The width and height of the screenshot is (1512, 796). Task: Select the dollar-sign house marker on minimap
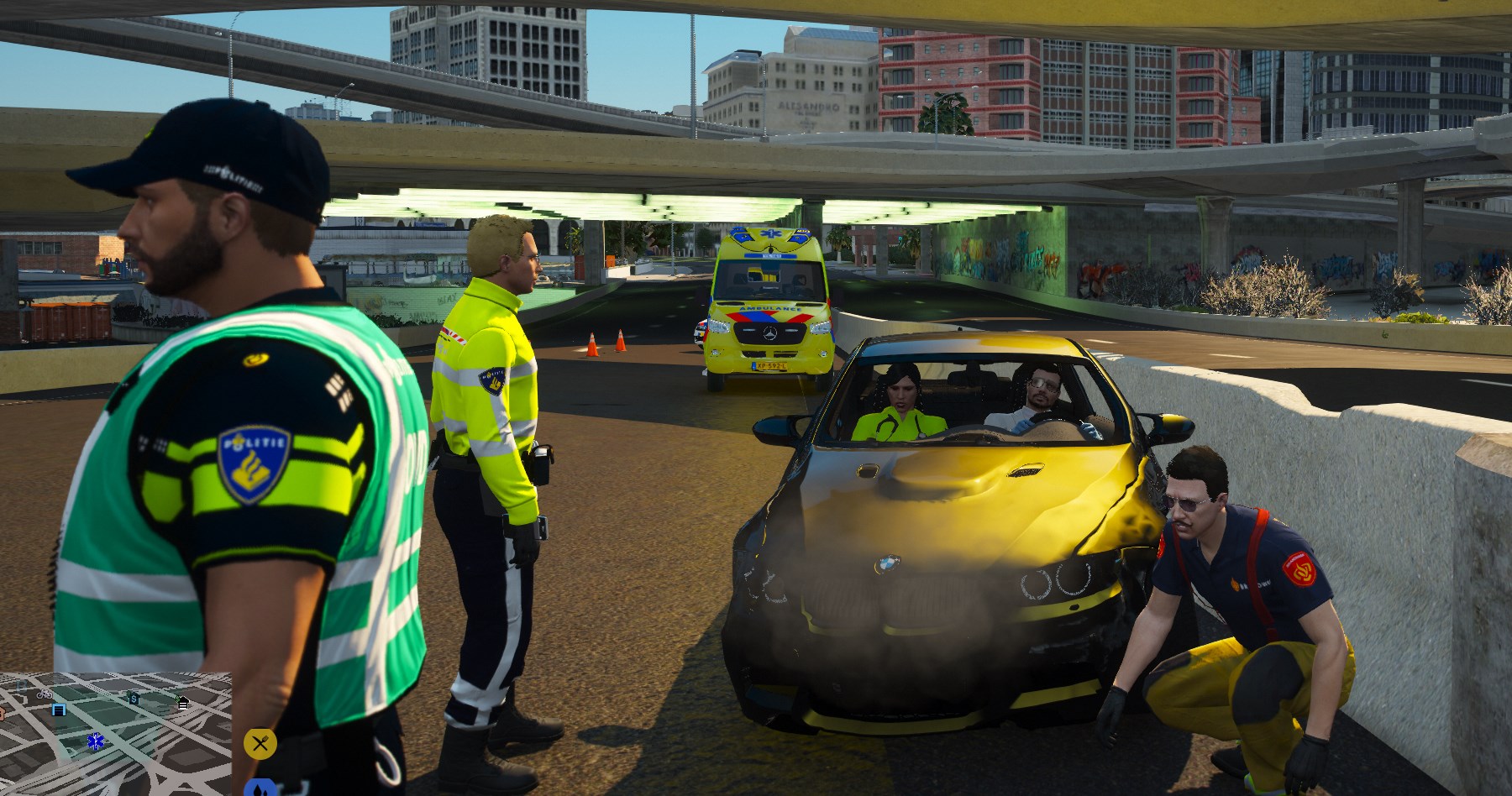134,698
